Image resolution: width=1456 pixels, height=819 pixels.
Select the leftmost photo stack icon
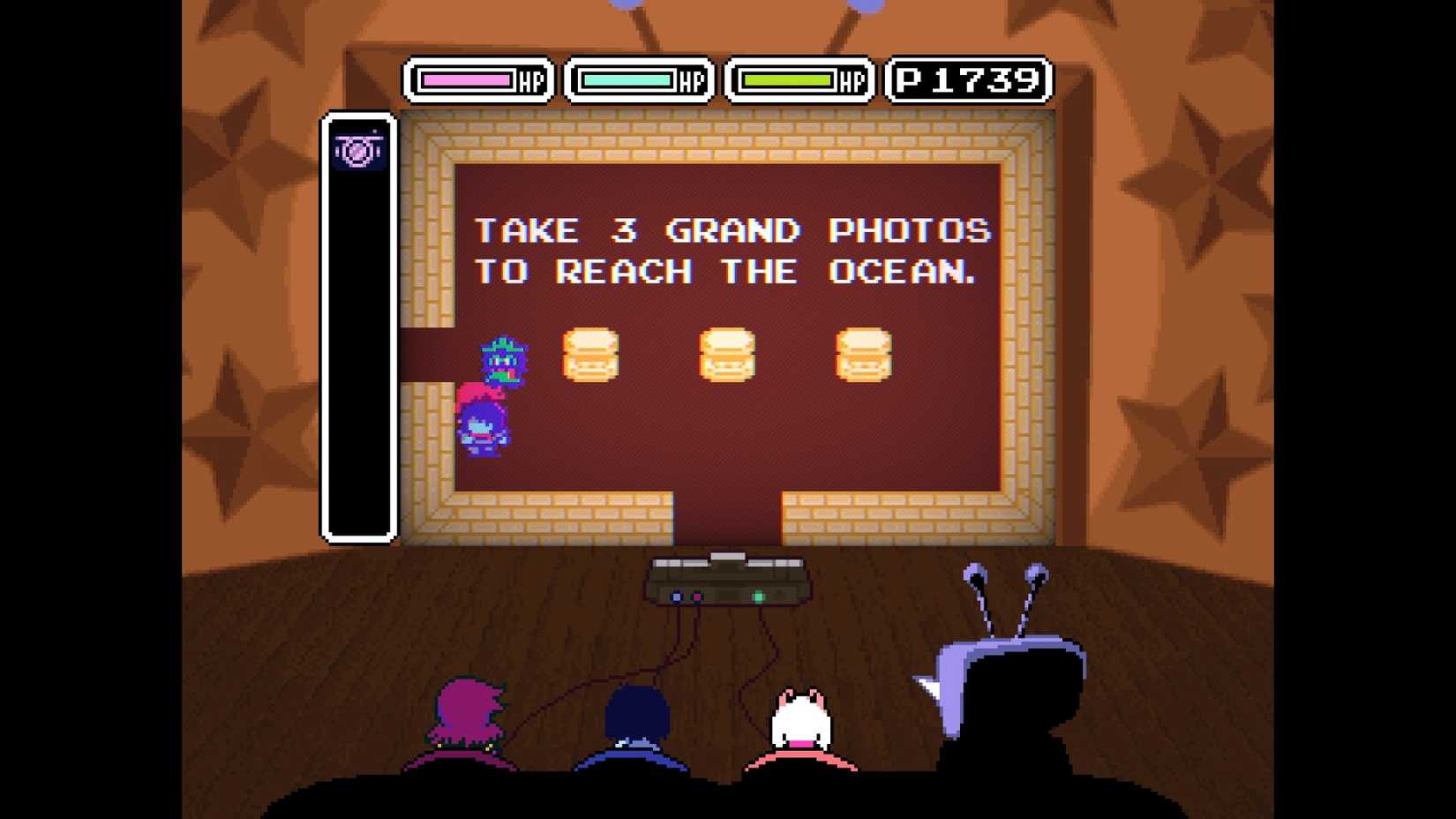pos(593,355)
